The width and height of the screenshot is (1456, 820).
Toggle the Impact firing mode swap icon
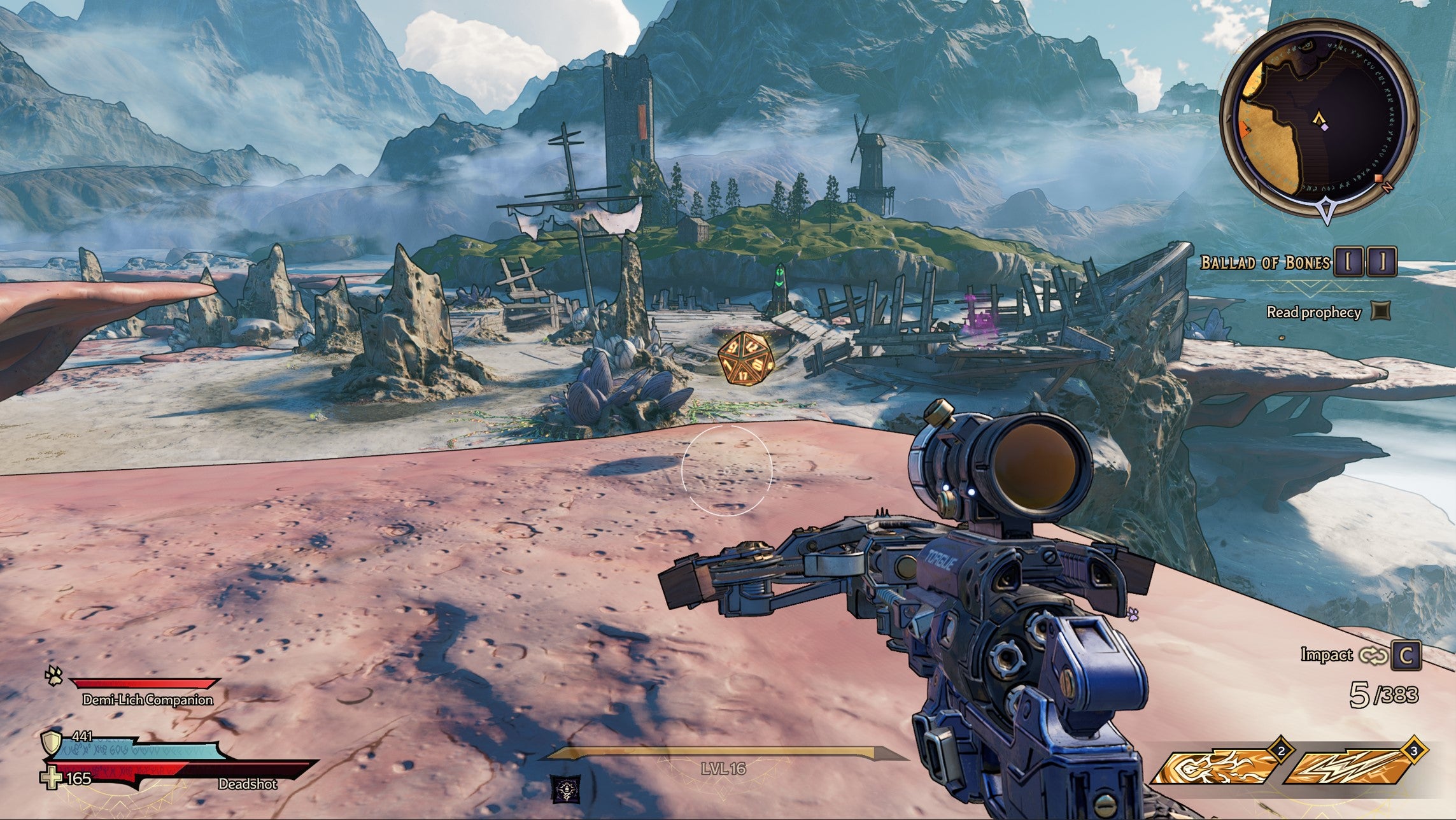pos(1372,655)
